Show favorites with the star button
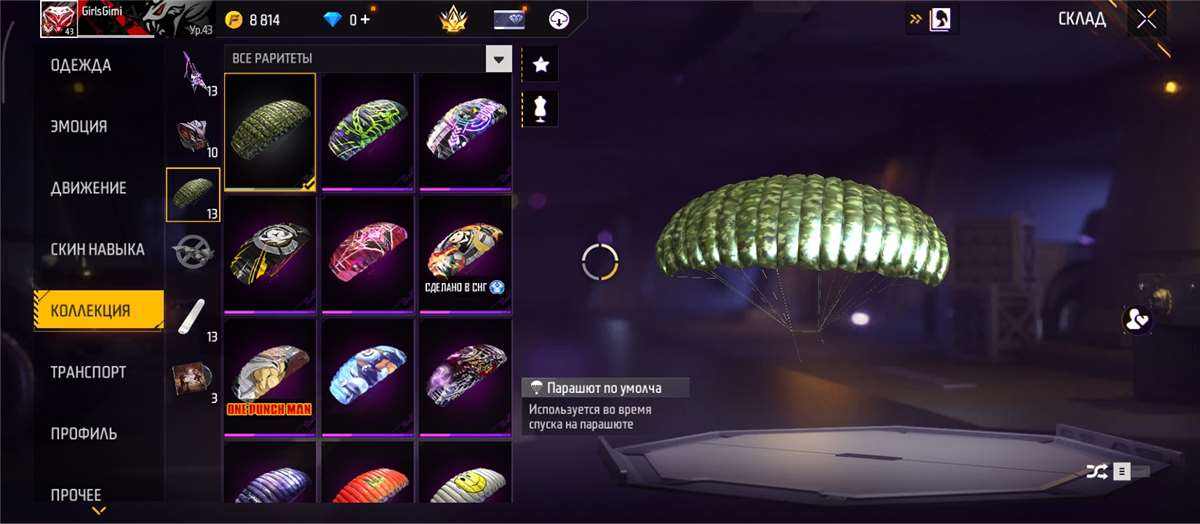 coord(541,64)
